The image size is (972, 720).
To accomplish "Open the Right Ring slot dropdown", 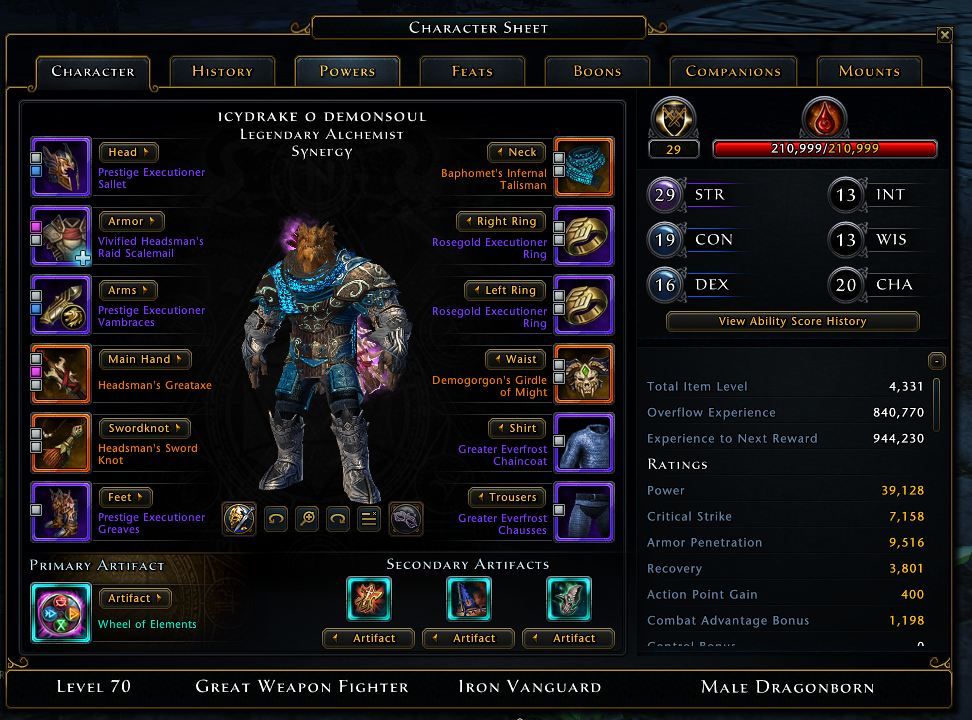I will click(x=502, y=221).
